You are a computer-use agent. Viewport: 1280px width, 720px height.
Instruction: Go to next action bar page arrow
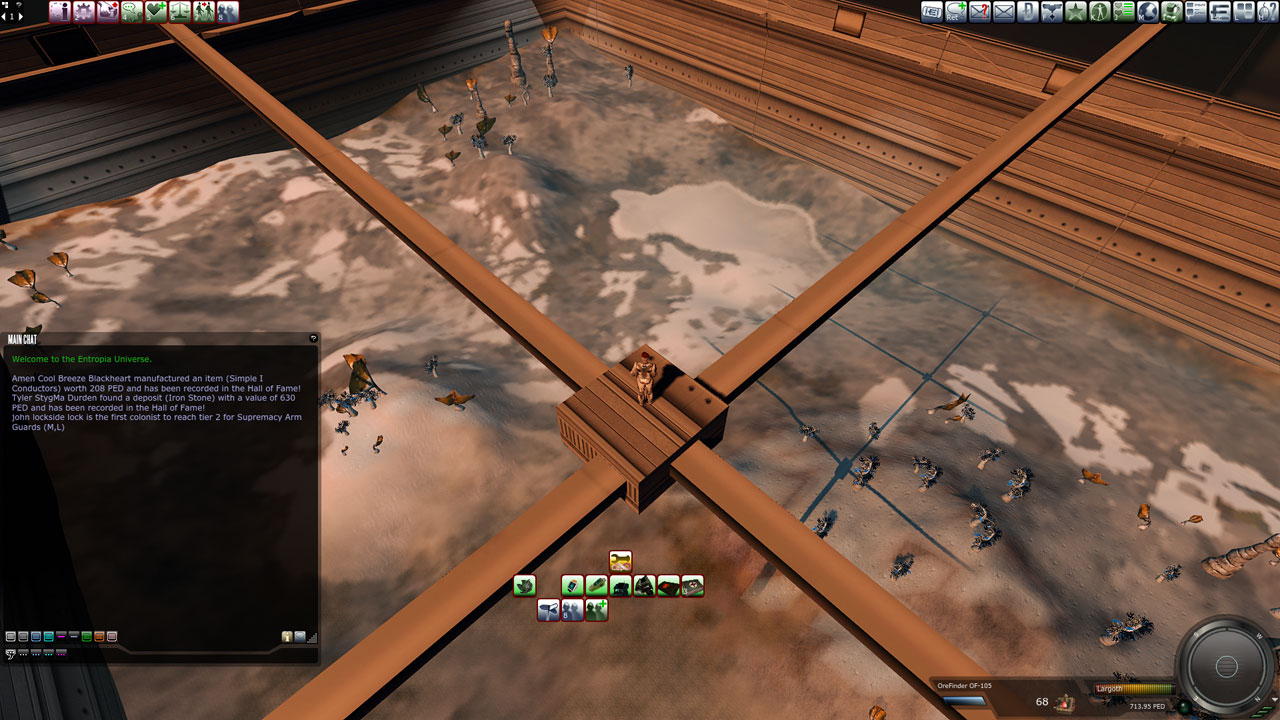click(19, 16)
